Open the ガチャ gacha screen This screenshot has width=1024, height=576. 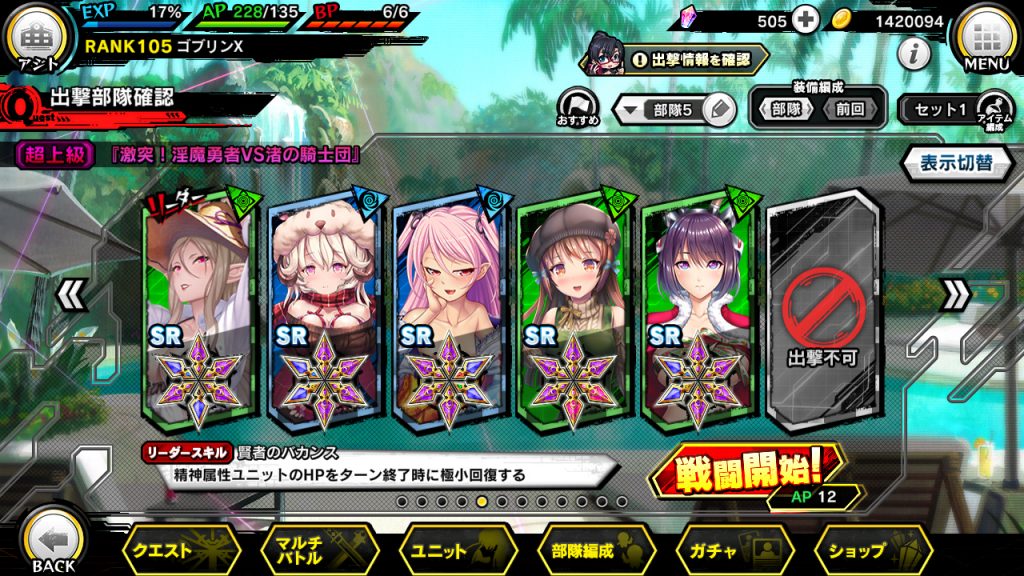click(x=734, y=550)
